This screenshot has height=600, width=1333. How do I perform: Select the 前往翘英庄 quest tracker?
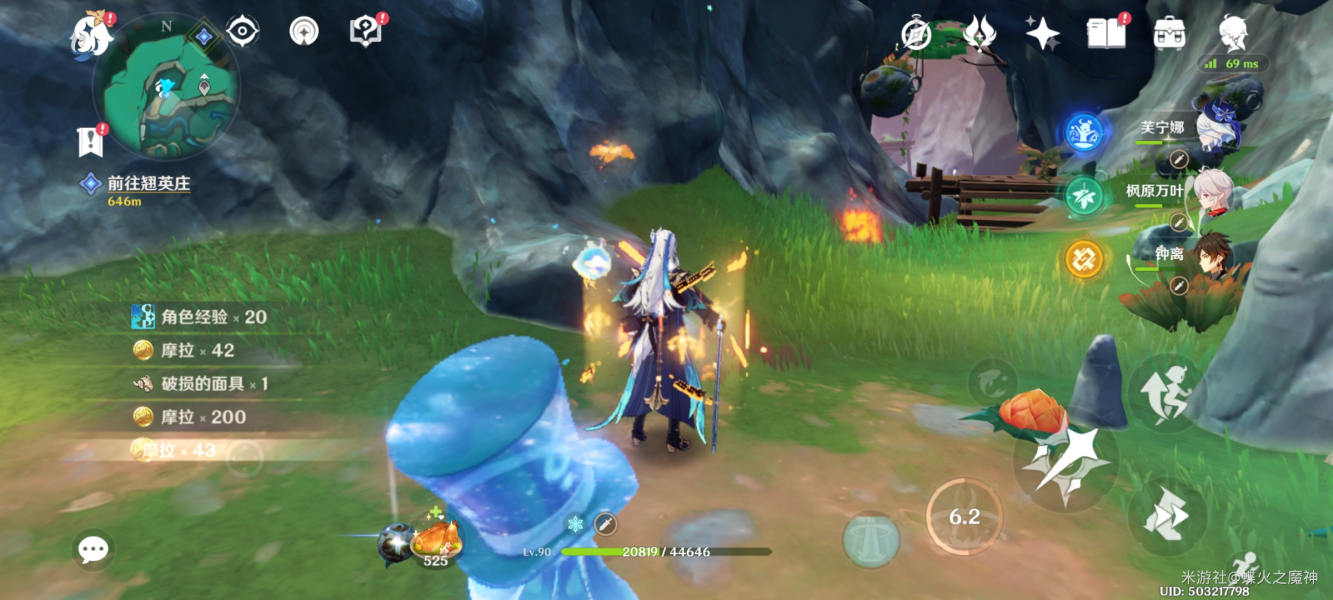click(148, 184)
